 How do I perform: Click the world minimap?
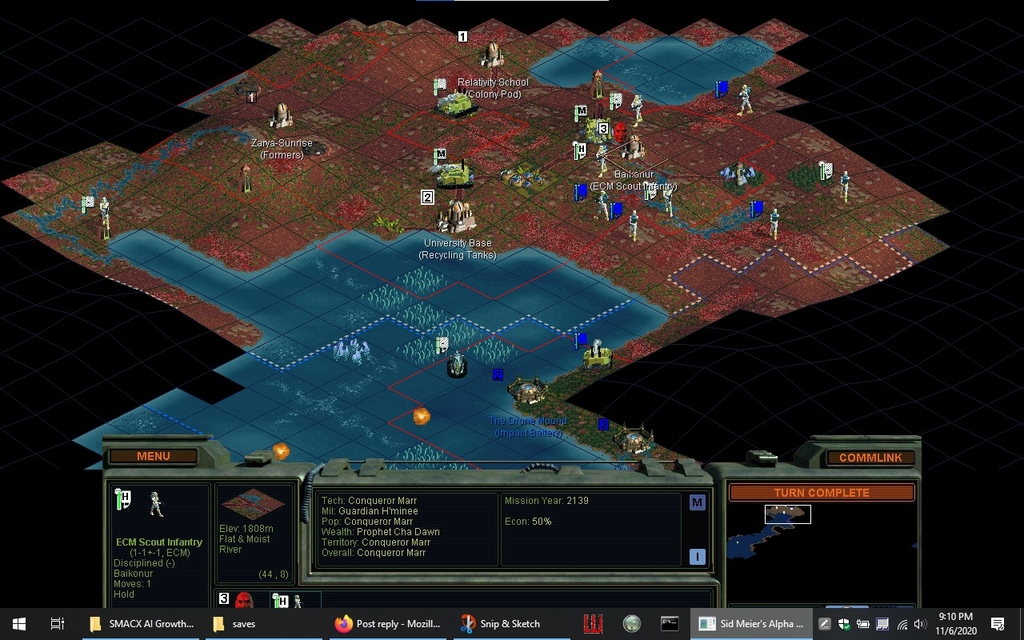click(820, 545)
